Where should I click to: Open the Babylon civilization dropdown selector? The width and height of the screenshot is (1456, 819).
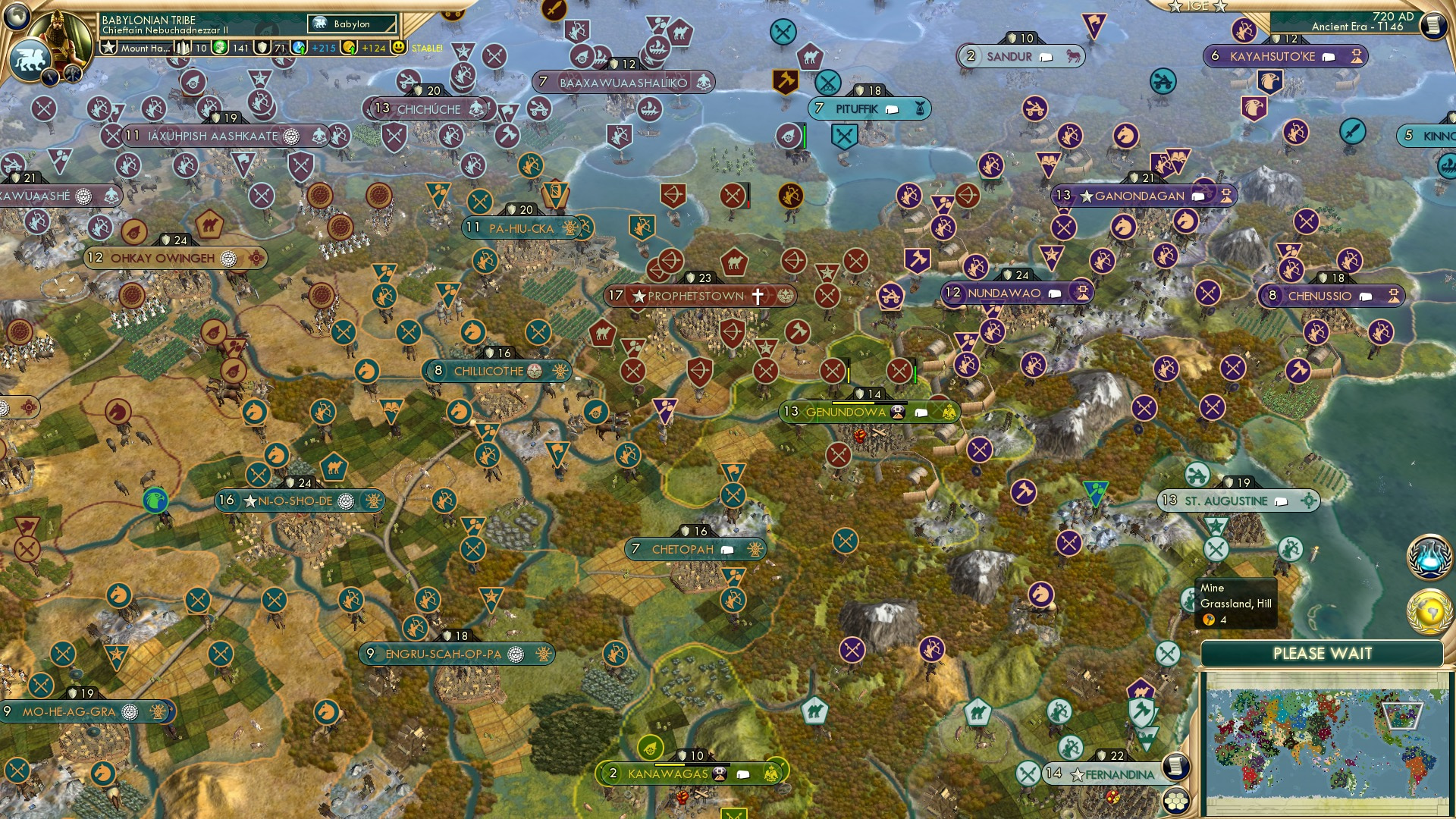pos(353,24)
